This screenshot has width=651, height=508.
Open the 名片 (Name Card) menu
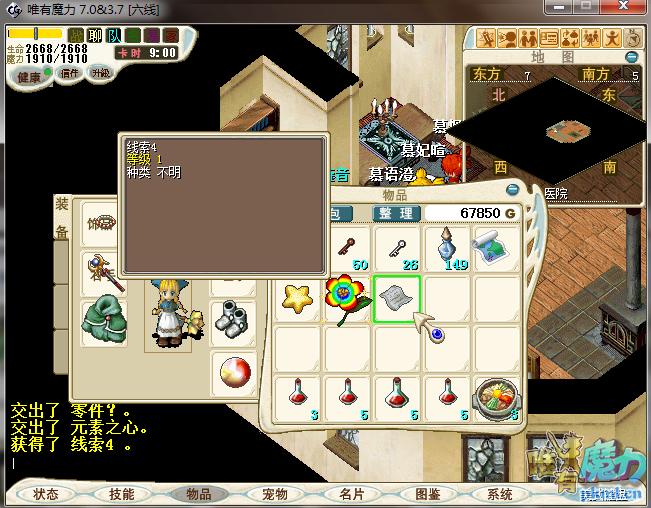351,494
